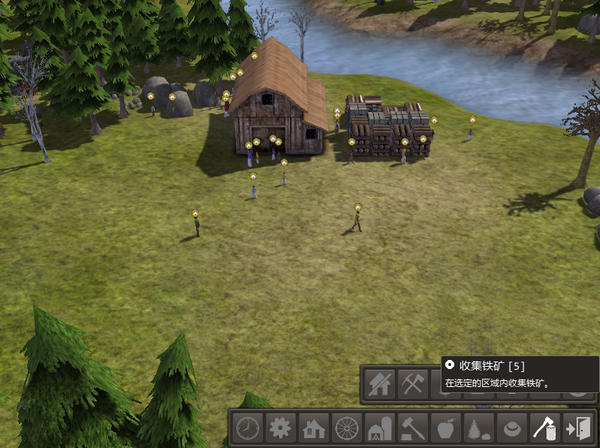Viewport: 600px width, 448px height.
Task: Open the bowl-shaped icon category
Action: click(511, 429)
